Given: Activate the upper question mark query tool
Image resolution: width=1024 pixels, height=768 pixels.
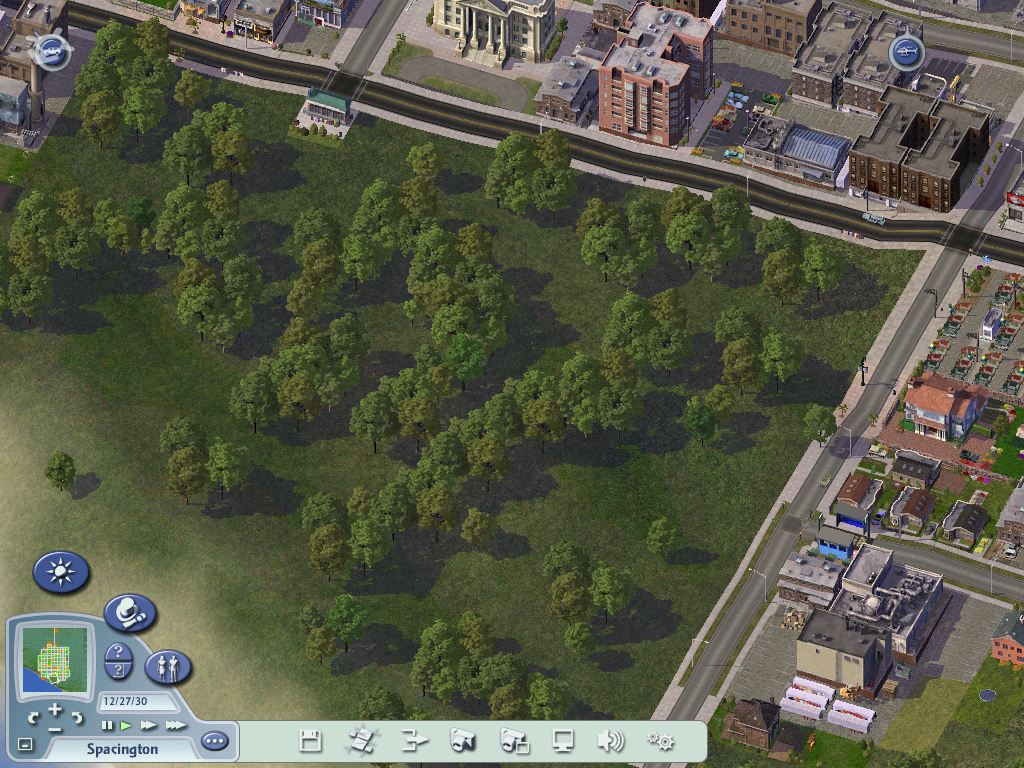Looking at the screenshot, I should 118,653.
